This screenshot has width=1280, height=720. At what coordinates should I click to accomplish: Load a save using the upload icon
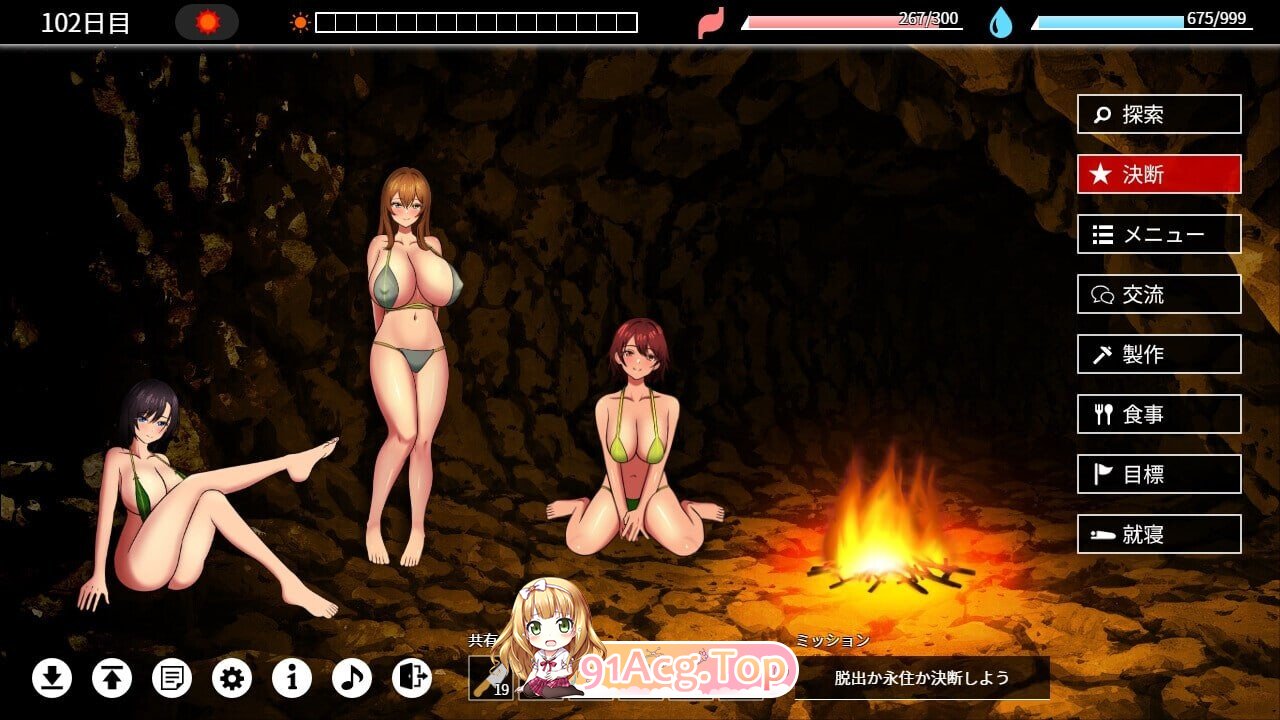pyautogui.click(x=112, y=678)
